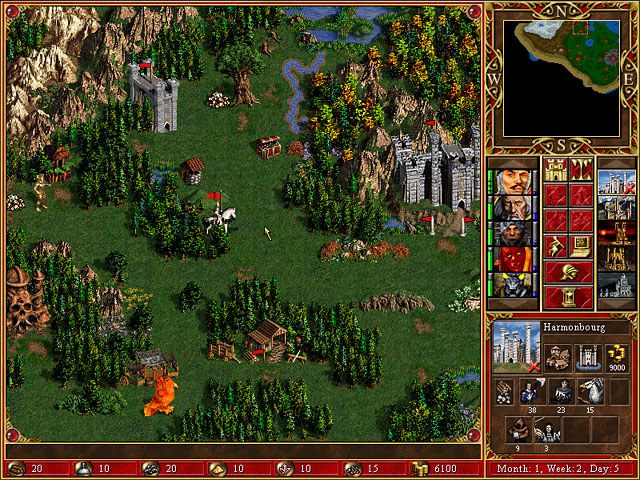Select the white-bearded old hero portrait
640x480 pixels.
coord(516,208)
